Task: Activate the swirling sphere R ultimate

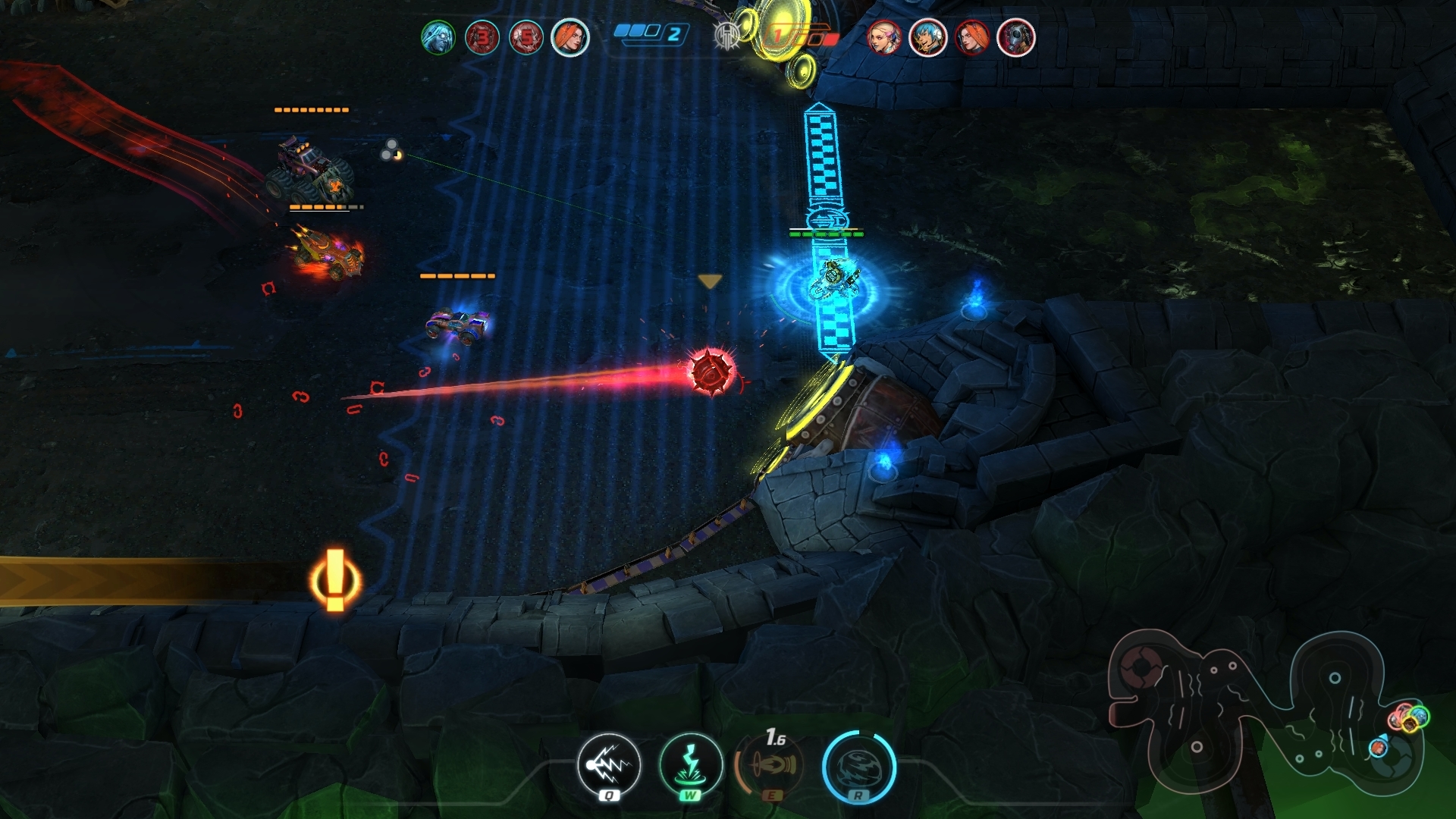Action: click(858, 766)
